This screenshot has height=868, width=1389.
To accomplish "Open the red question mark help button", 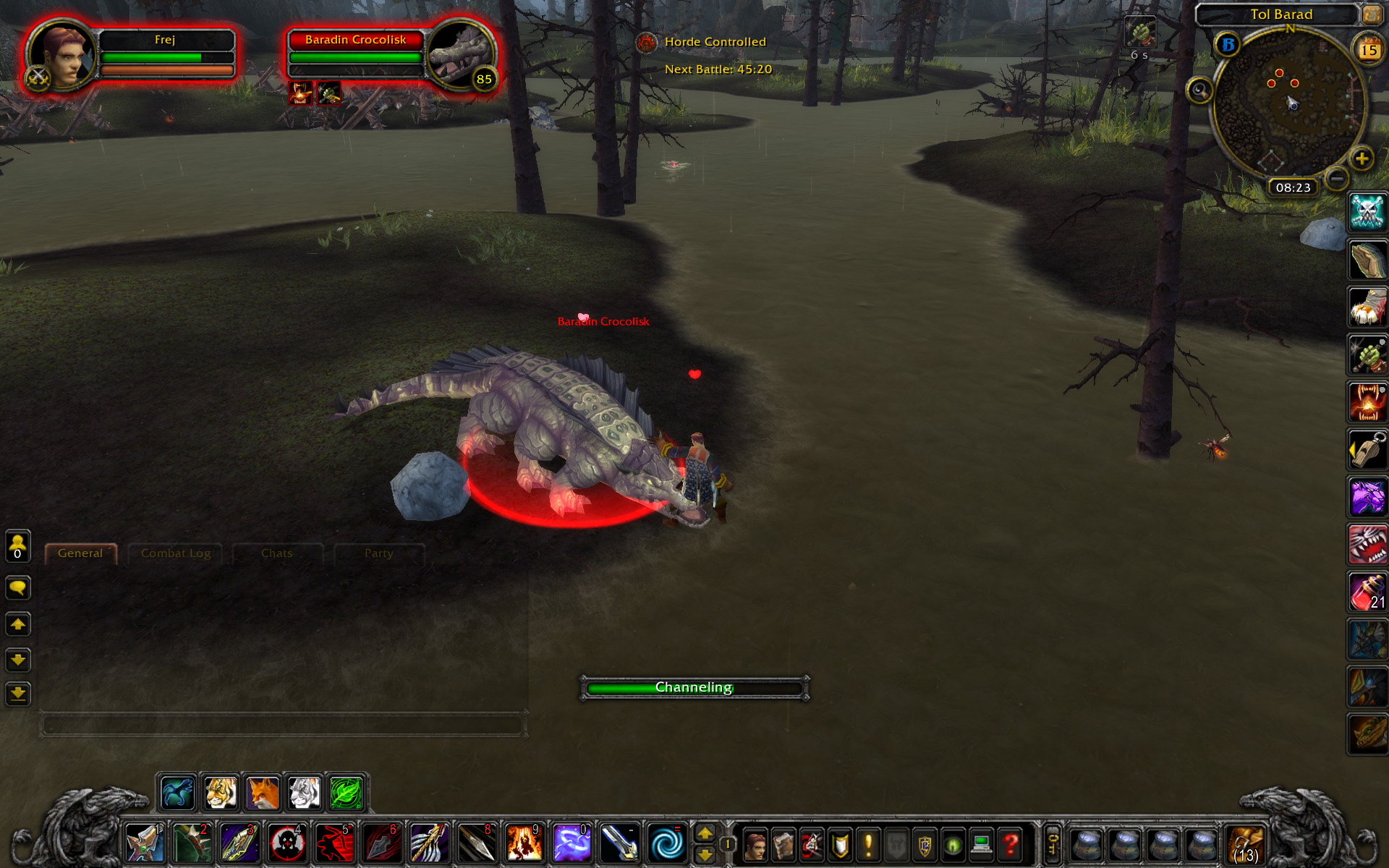I will pyautogui.click(x=1011, y=844).
